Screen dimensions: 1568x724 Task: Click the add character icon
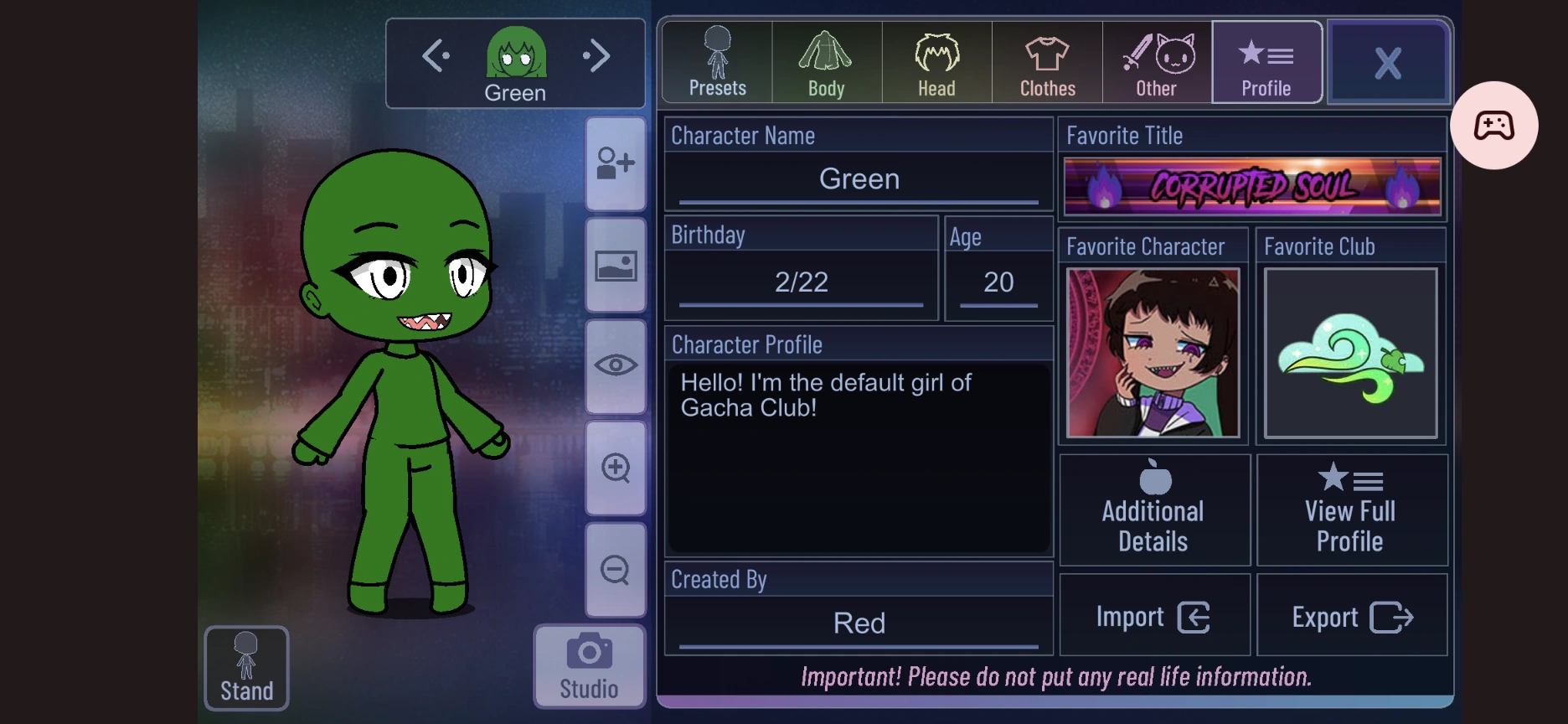[616, 163]
